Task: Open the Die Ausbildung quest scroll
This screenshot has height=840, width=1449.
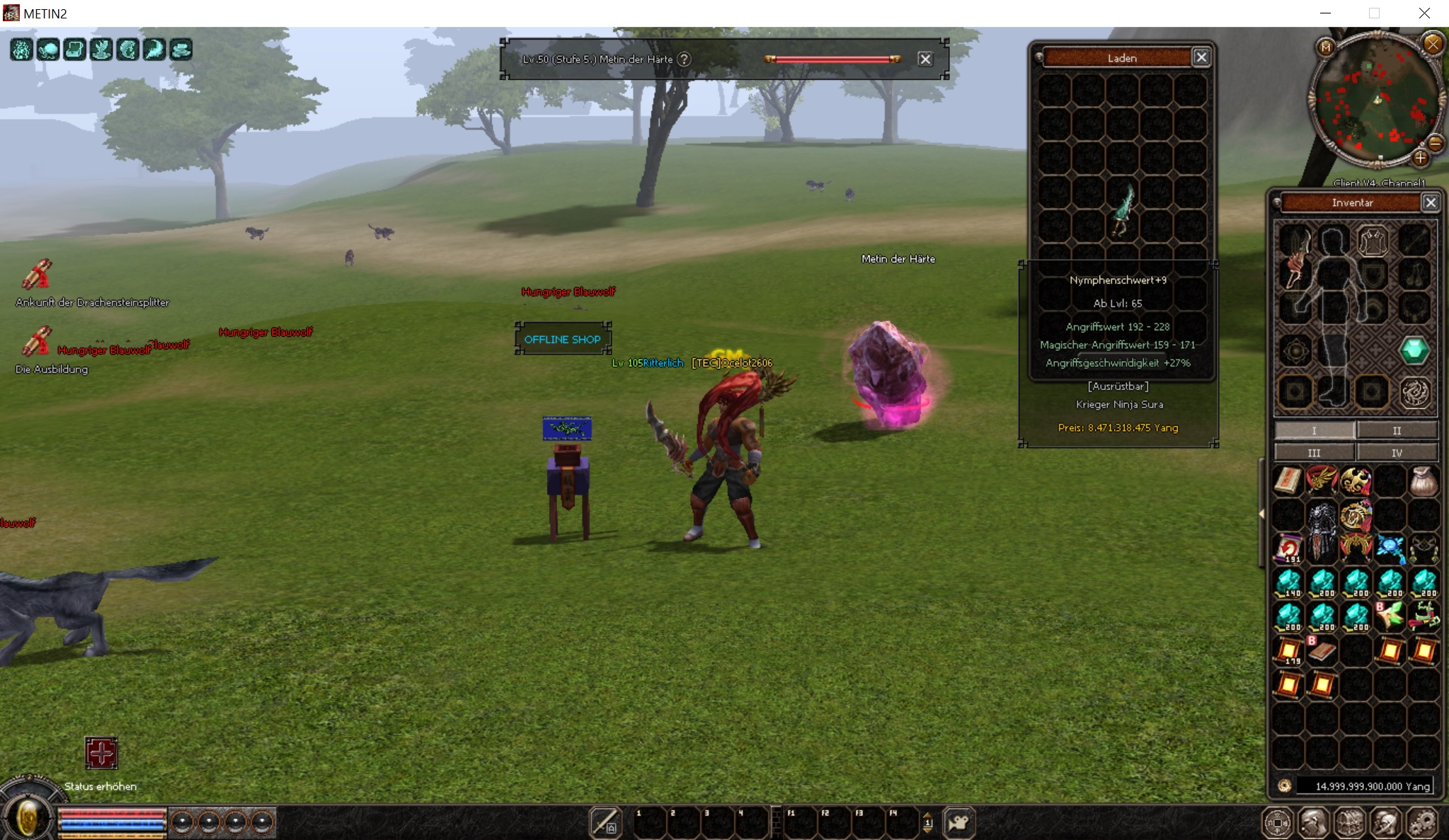Action: point(37,342)
